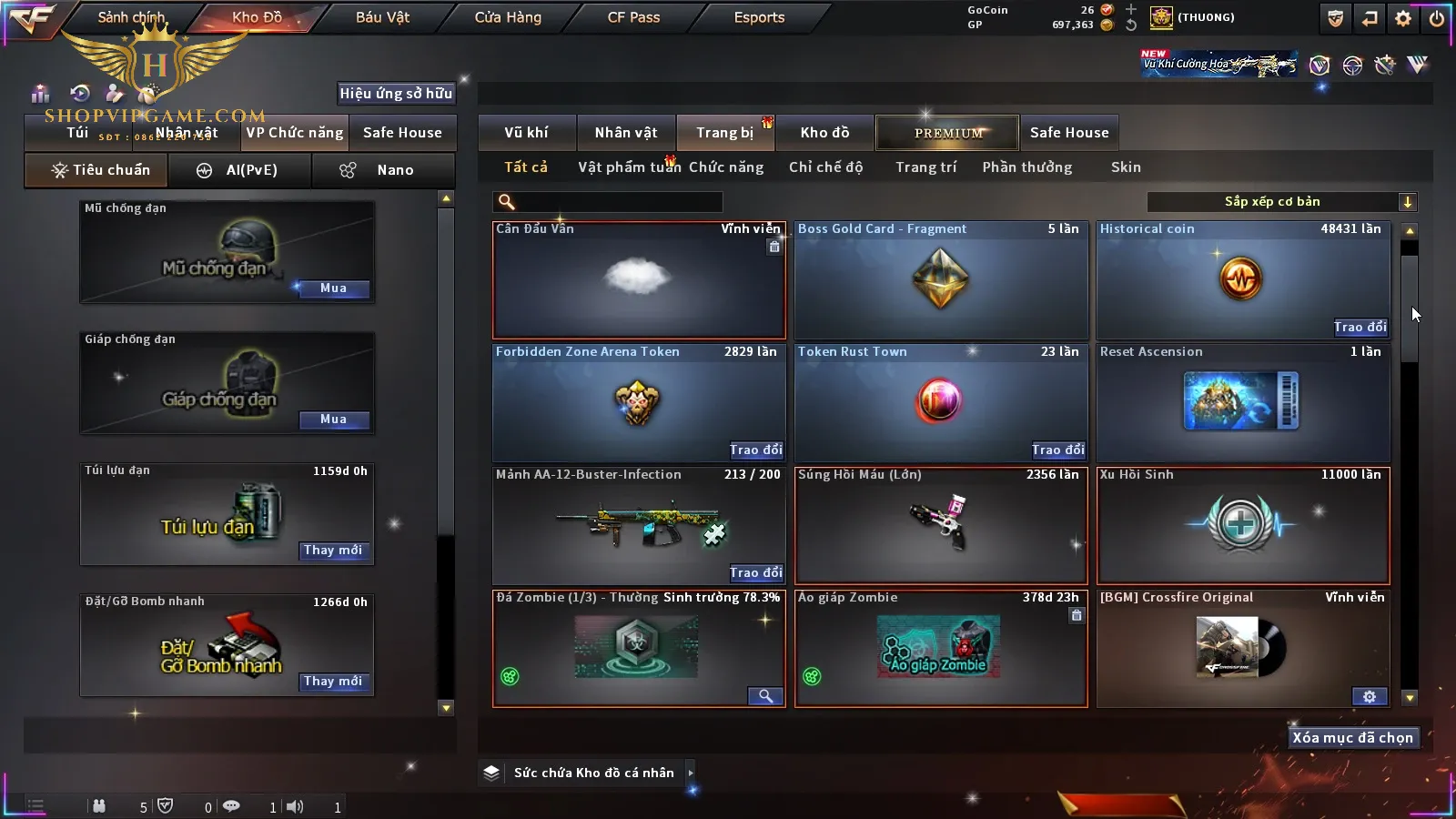Open the Cửa Hàng shop menu
This screenshot has width=1456, height=819.
point(508,17)
